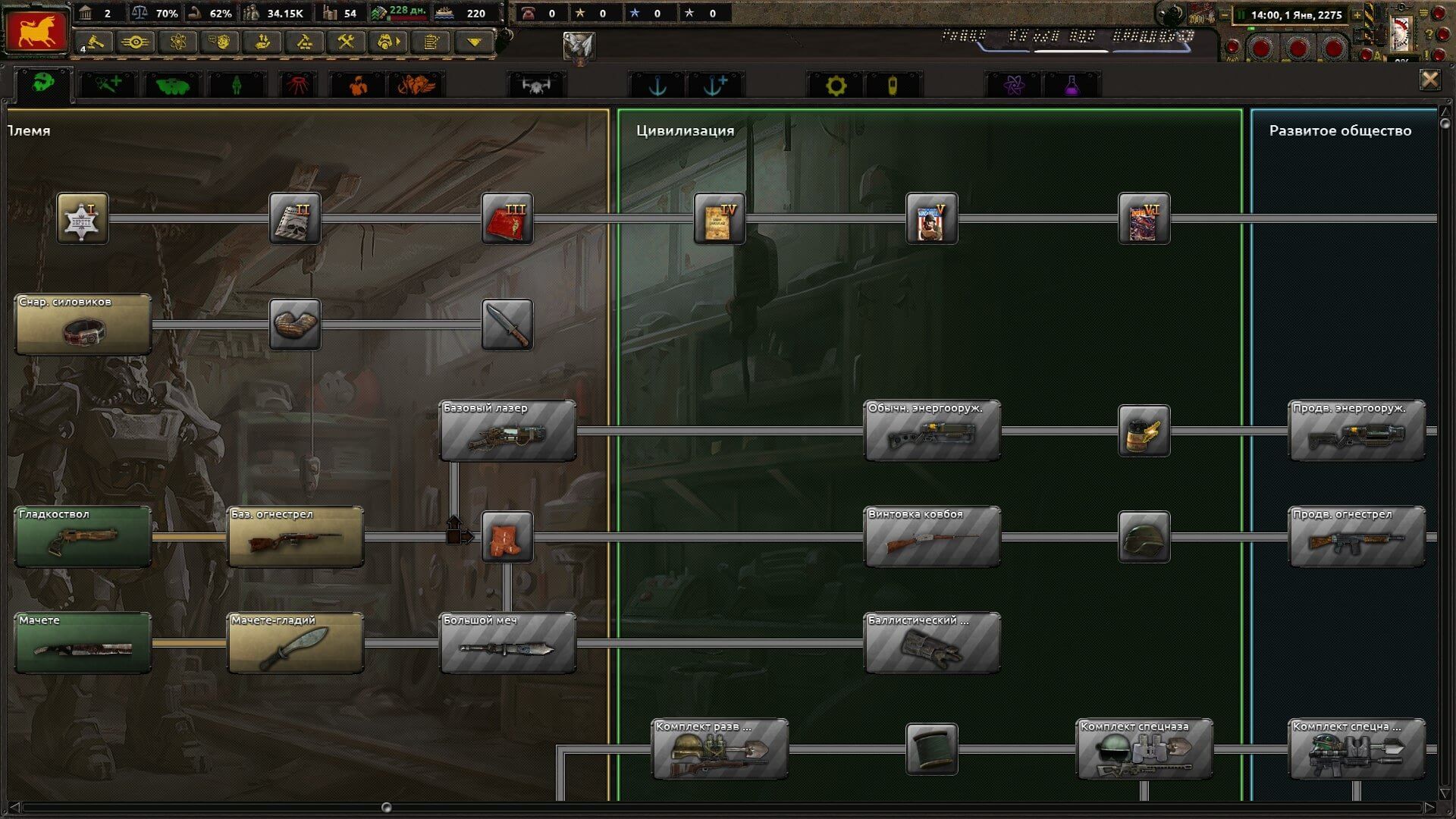
Task: Select the Базовый лазер technology
Action: 507,431
